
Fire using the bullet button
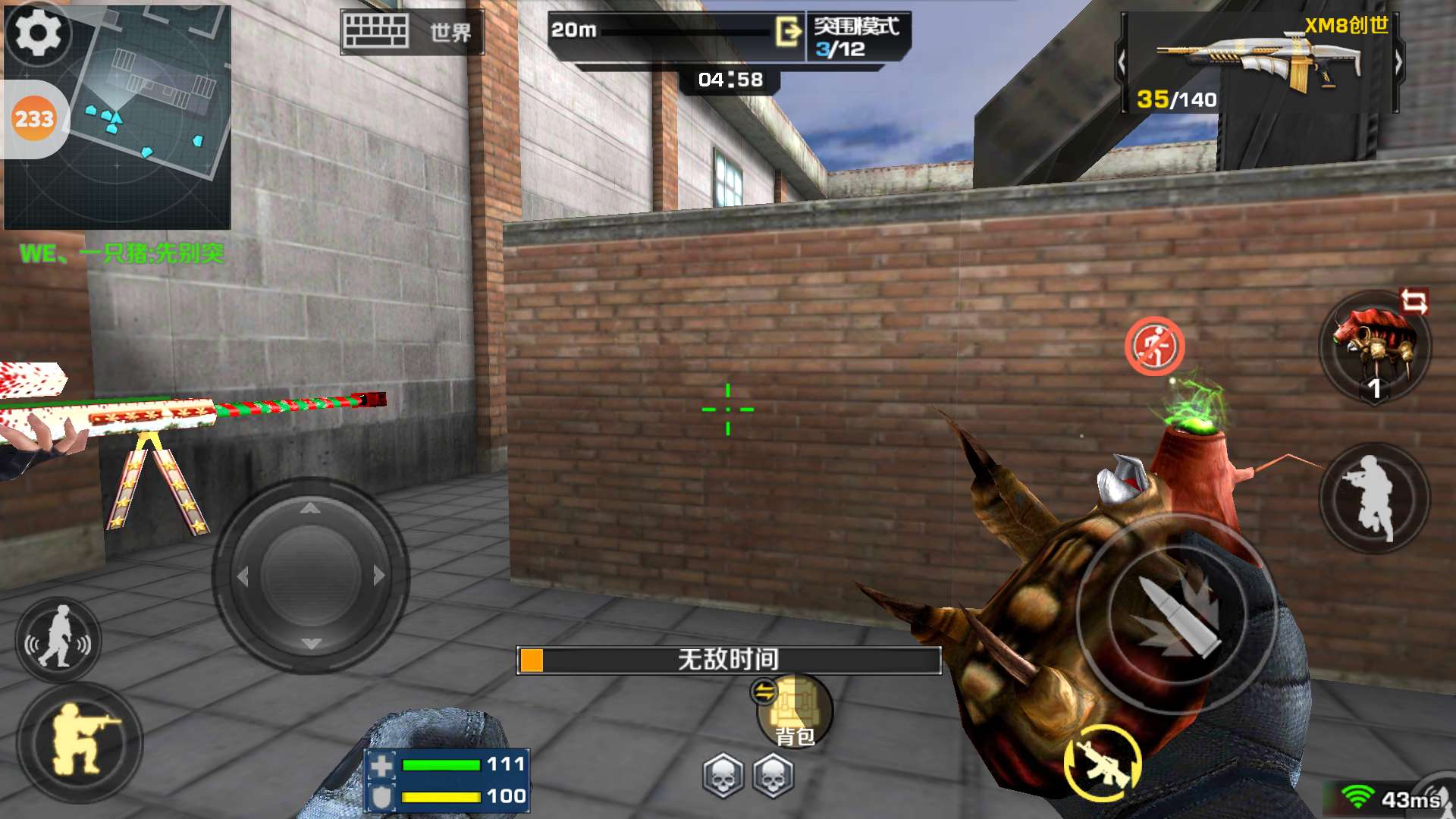1175,614
